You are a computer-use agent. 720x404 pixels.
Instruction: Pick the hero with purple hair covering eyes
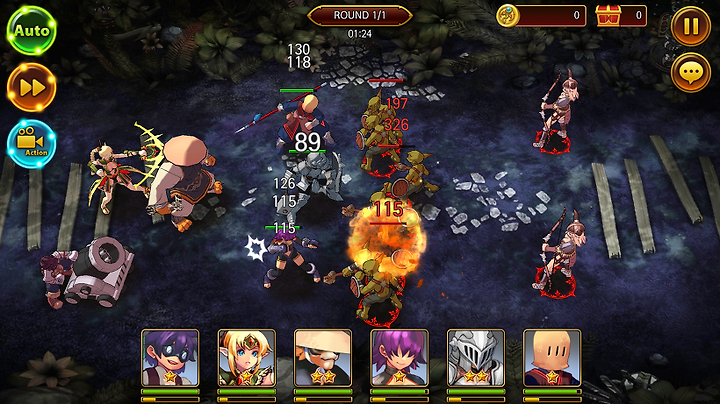[x=399, y=358]
